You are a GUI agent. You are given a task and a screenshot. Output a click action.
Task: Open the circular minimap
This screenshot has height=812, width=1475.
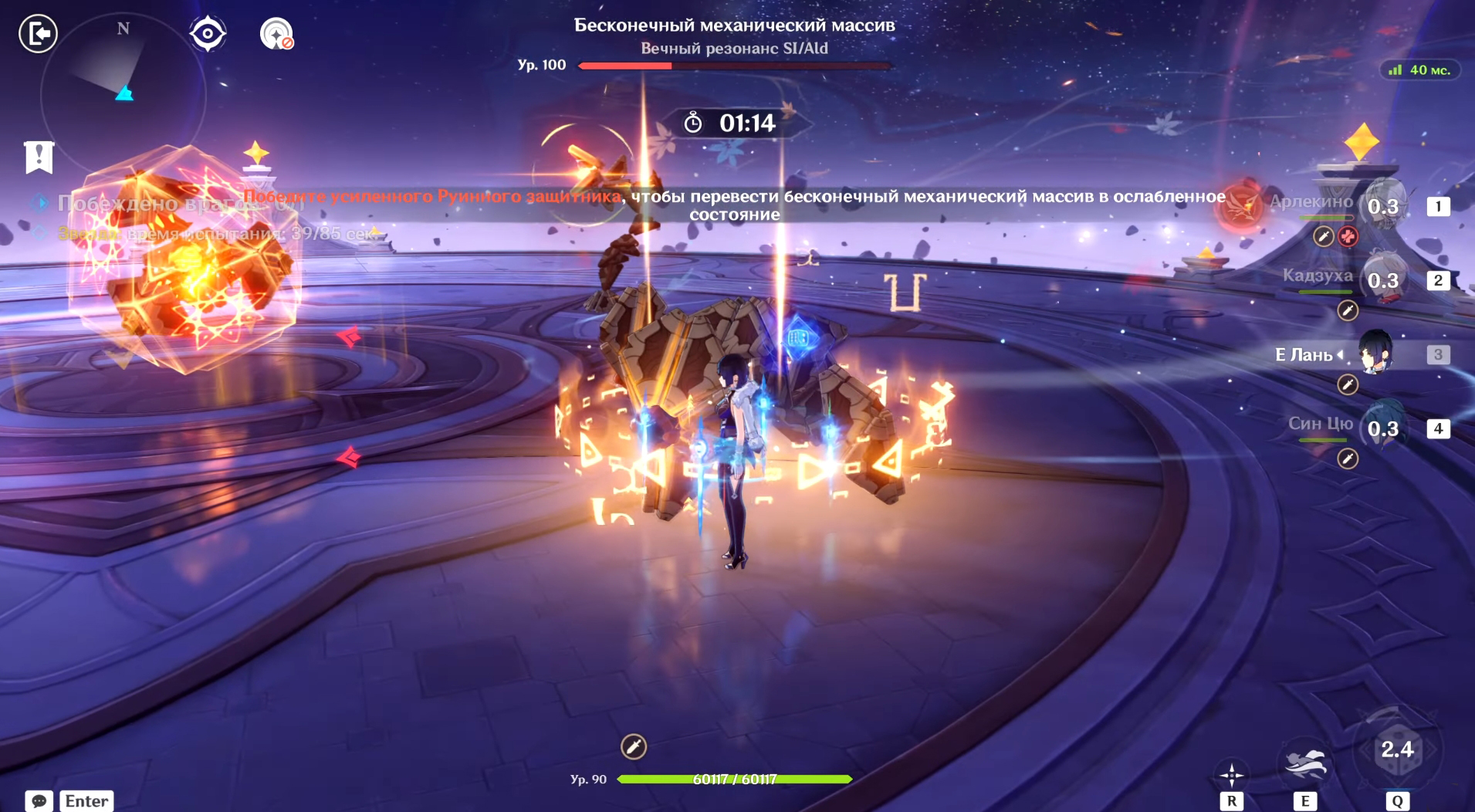click(x=123, y=94)
